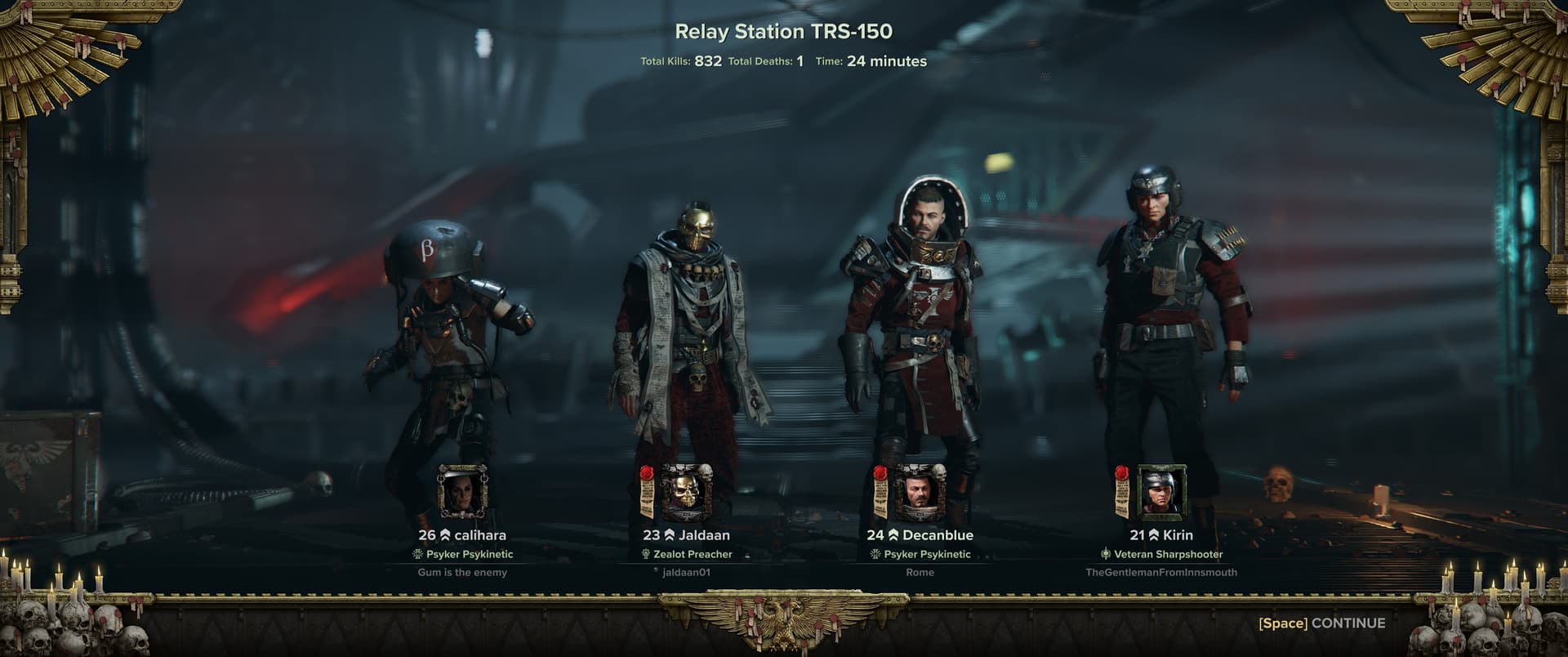The width and height of the screenshot is (1568, 657).
Task: Choose Kirin's helmeted portrait
Action: [x=1161, y=493]
